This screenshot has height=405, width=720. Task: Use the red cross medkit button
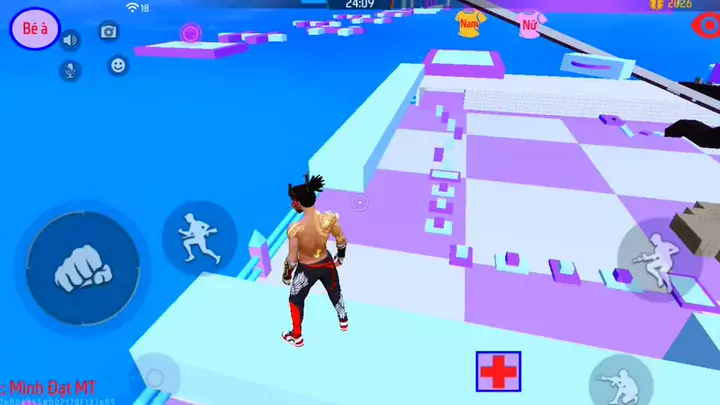tap(498, 371)
